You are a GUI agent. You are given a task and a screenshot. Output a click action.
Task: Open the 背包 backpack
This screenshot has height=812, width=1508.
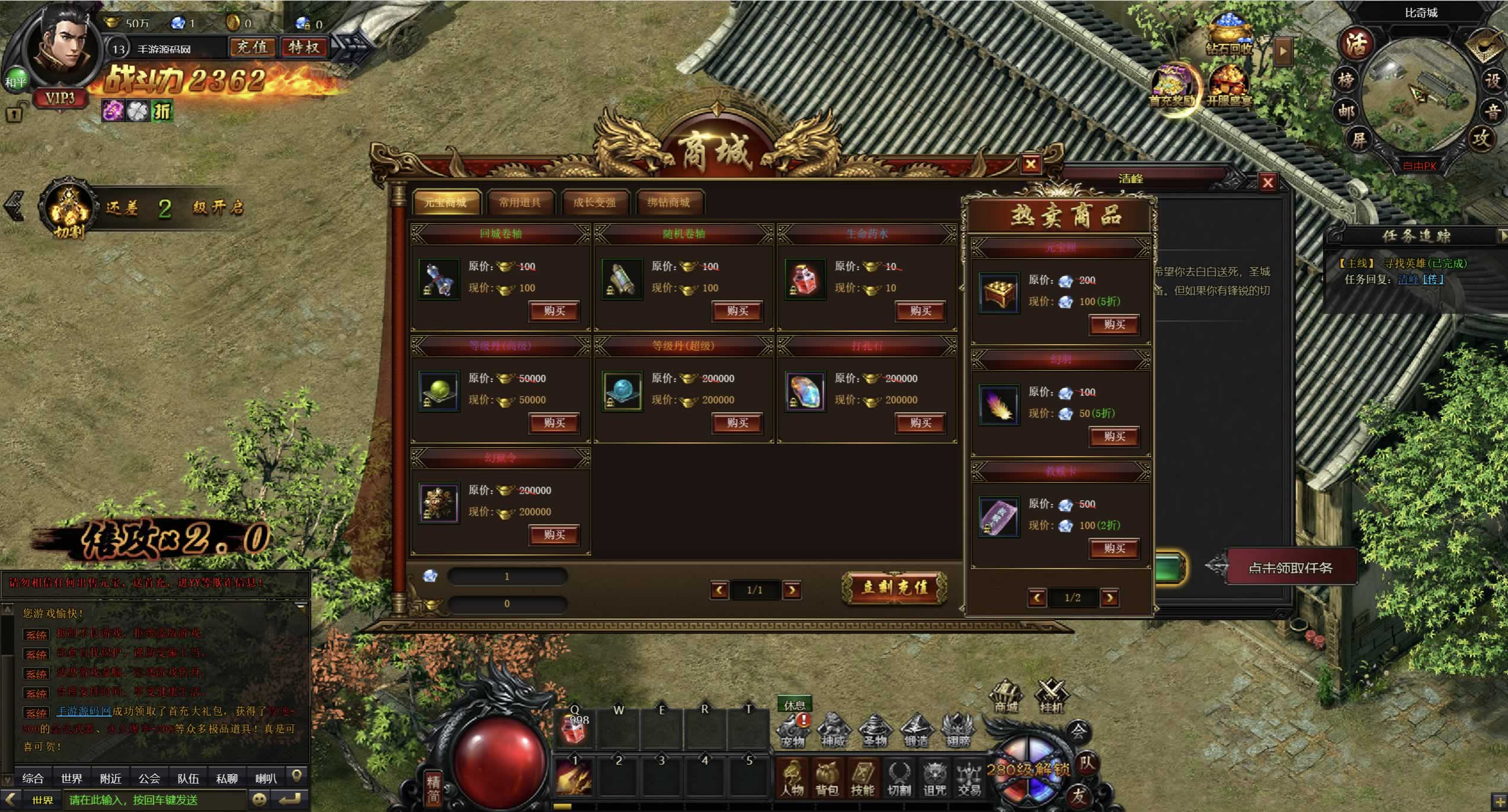coord(827,778)
